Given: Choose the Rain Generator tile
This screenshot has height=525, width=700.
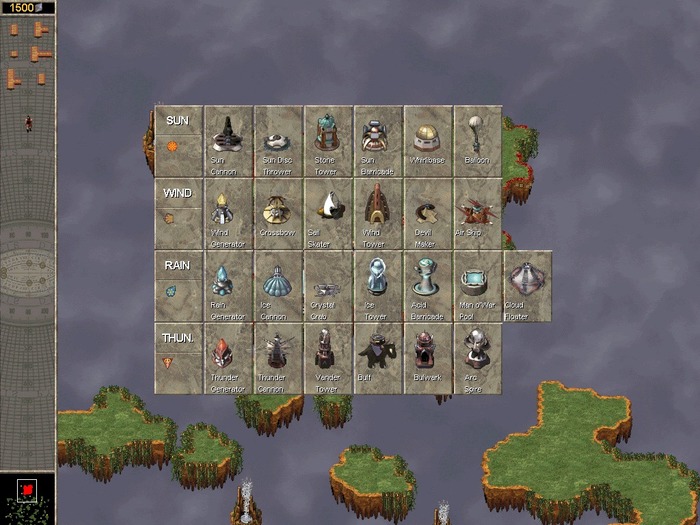Looking at the screenshot, I should tap(228, 285).
